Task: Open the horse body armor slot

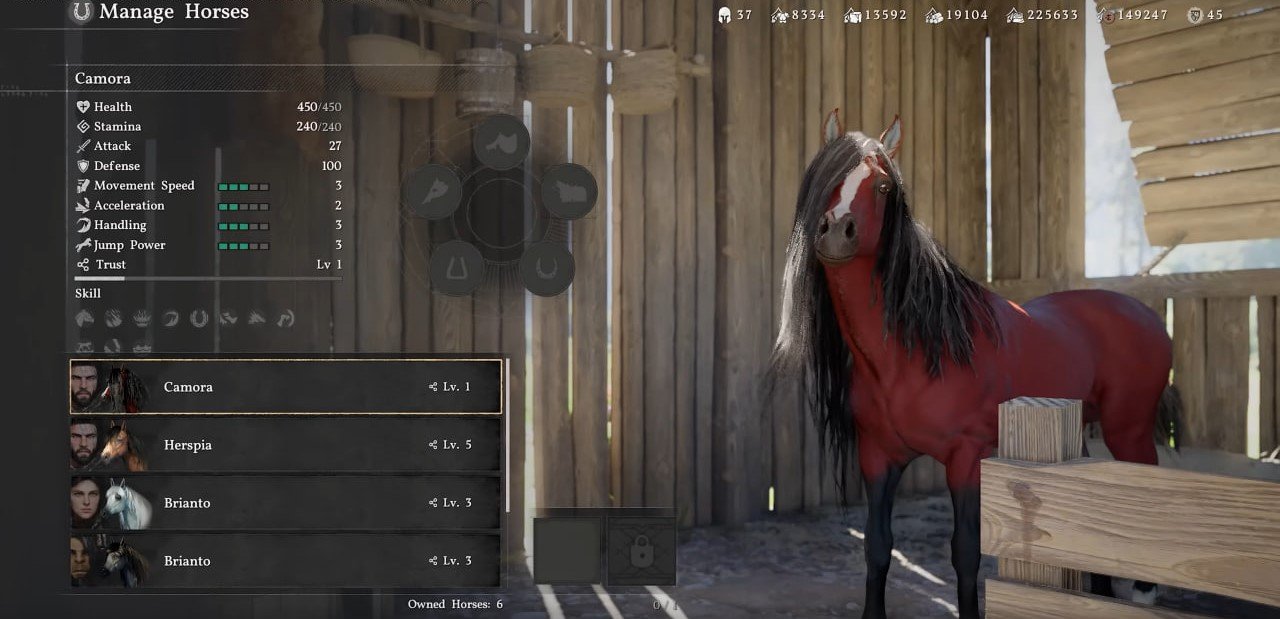Action: coord(569,191)
